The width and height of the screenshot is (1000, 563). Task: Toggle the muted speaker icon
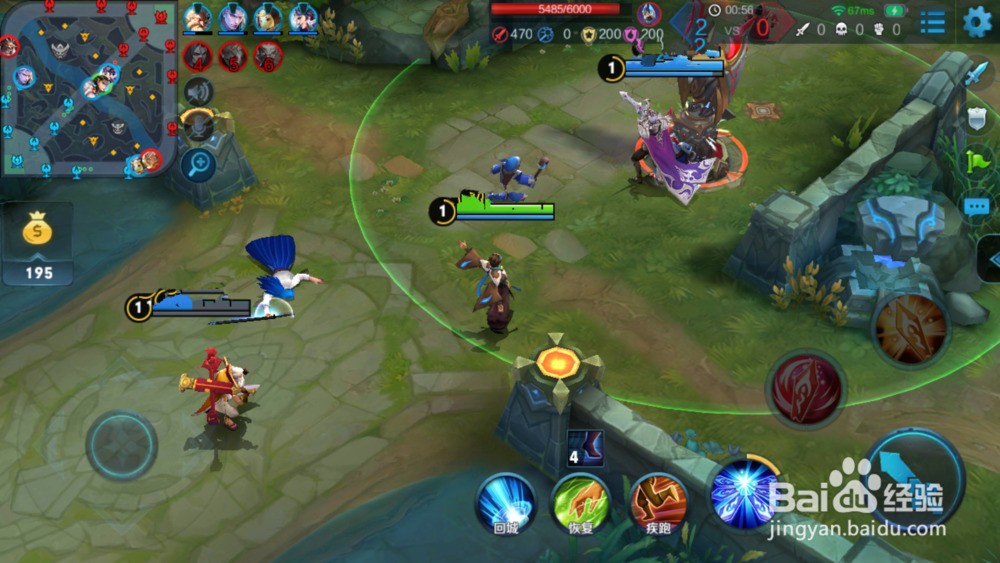[199, 92]
